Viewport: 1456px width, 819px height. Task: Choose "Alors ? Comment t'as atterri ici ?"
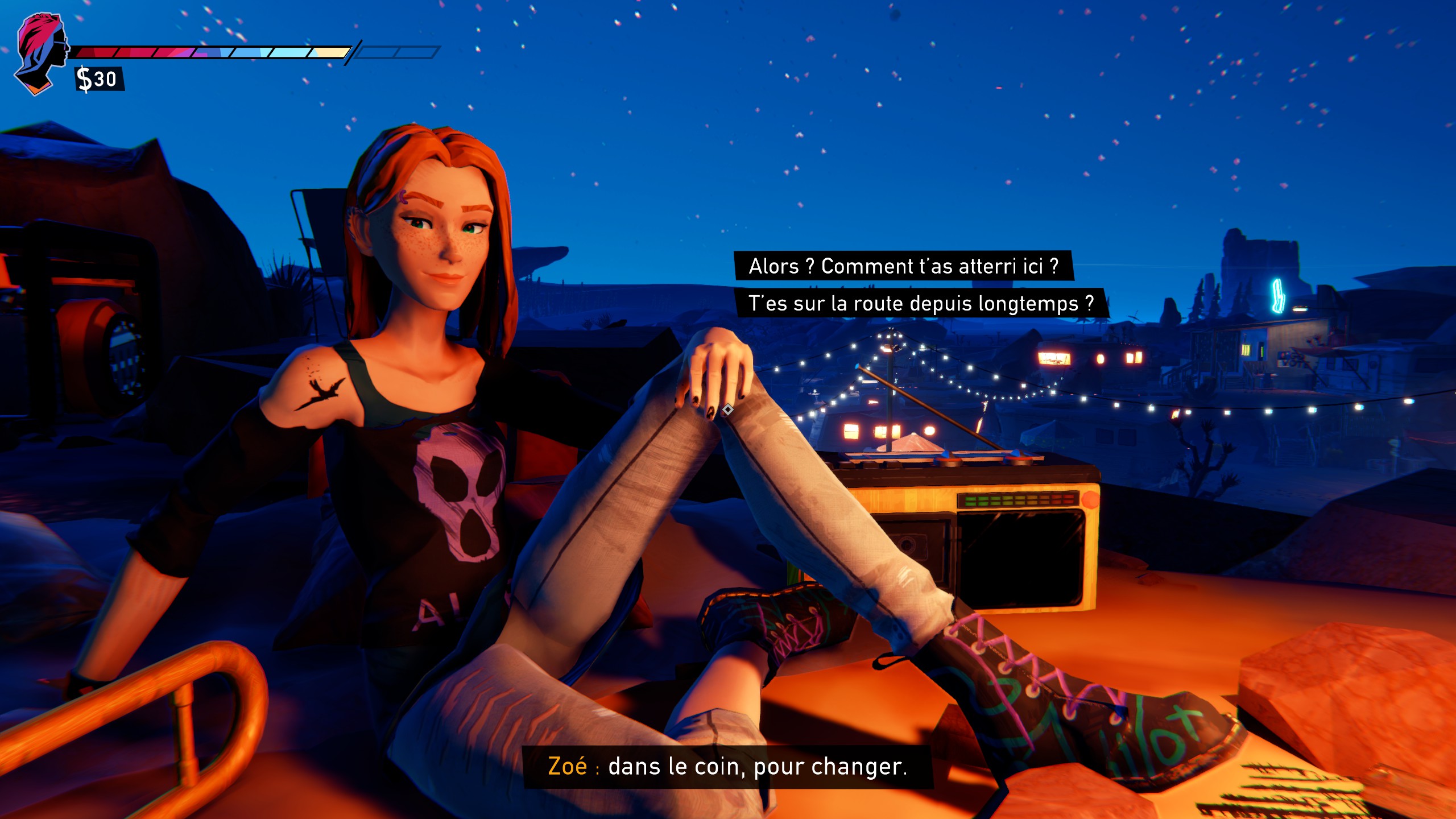[x=903, y=266]
